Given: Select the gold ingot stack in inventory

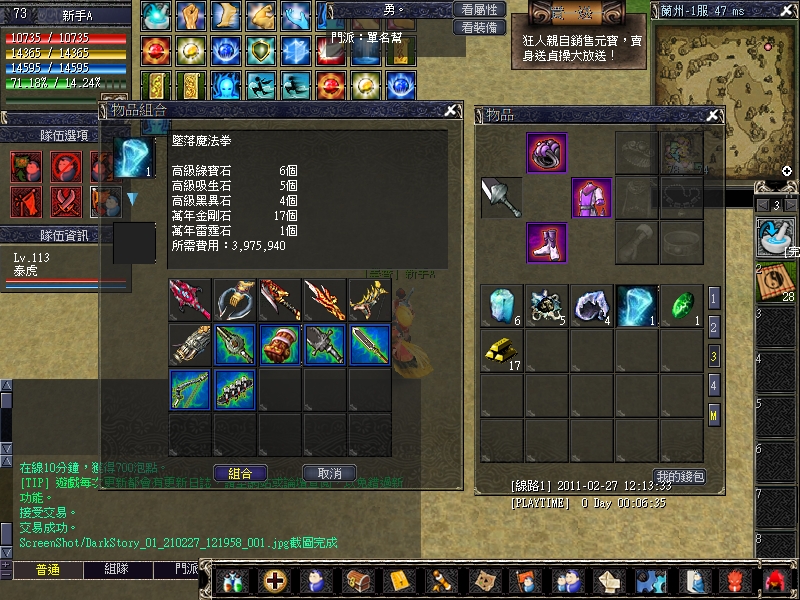Looking at the screenshot, I should pyautogui.click(x=501, y=350).
